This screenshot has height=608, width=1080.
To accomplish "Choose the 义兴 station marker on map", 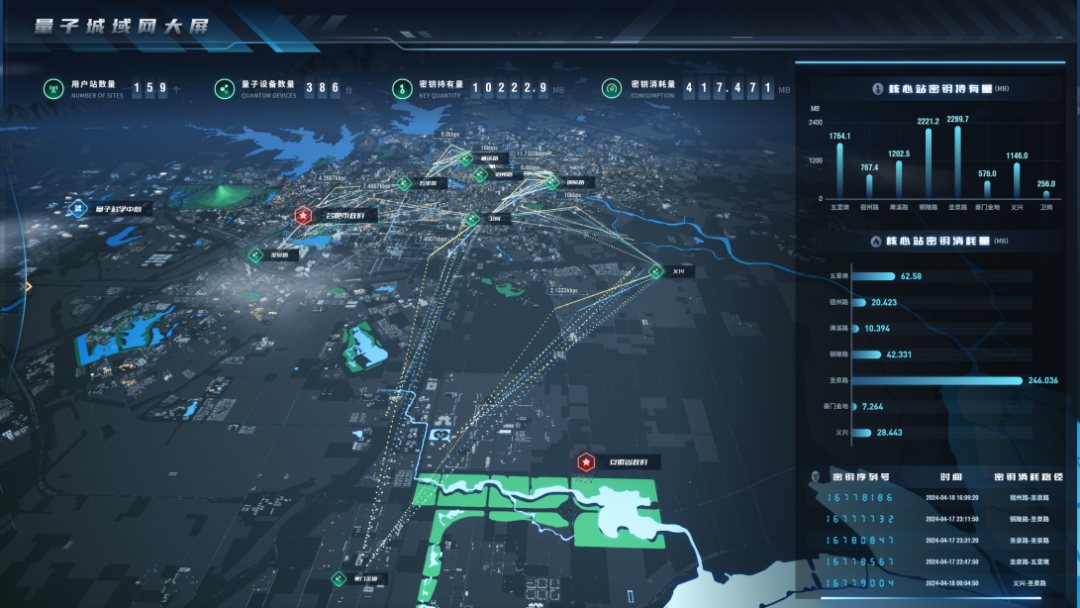I will 657,270.
